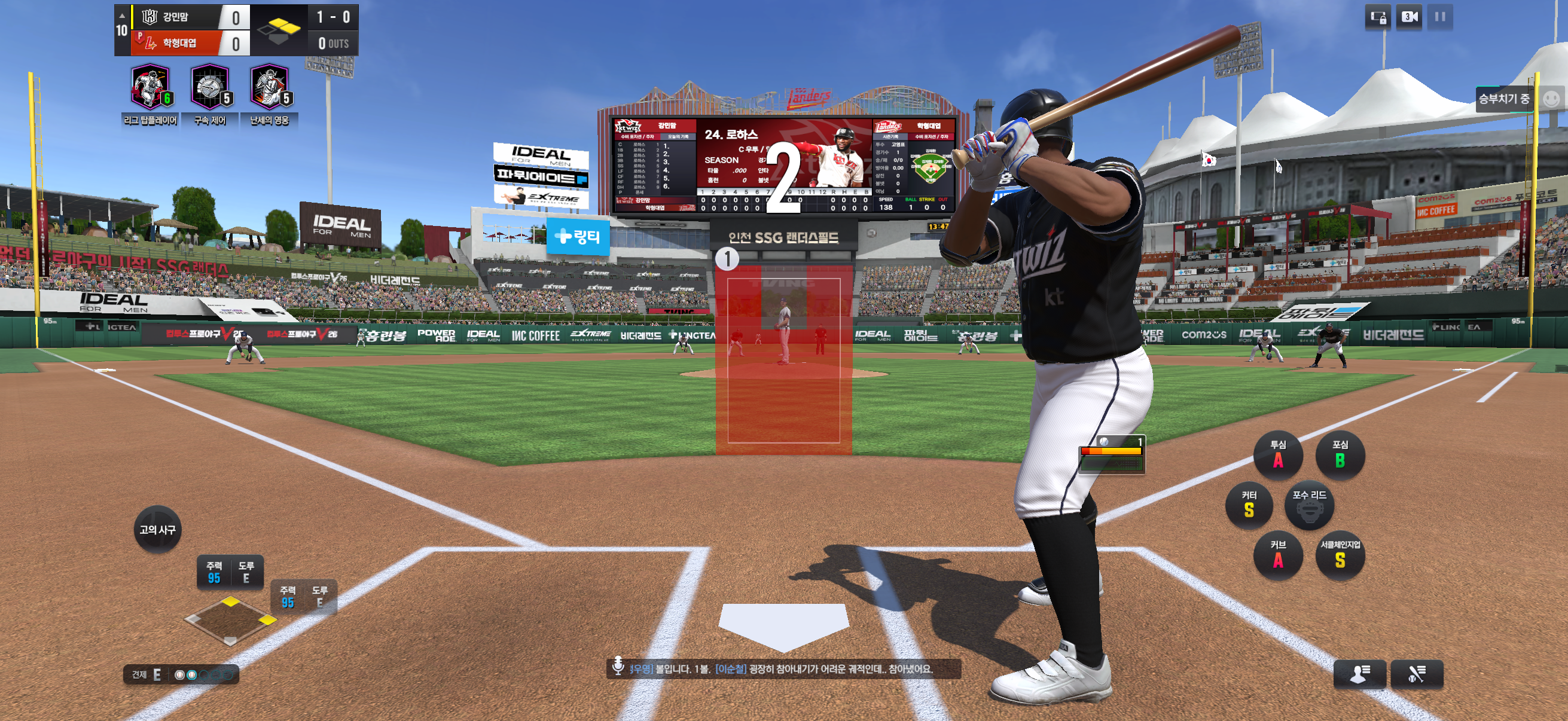The height and width of the screenshot is (721, 1568).
Task: Open the emoji smiley button
Action: (x=1552, y=99)
